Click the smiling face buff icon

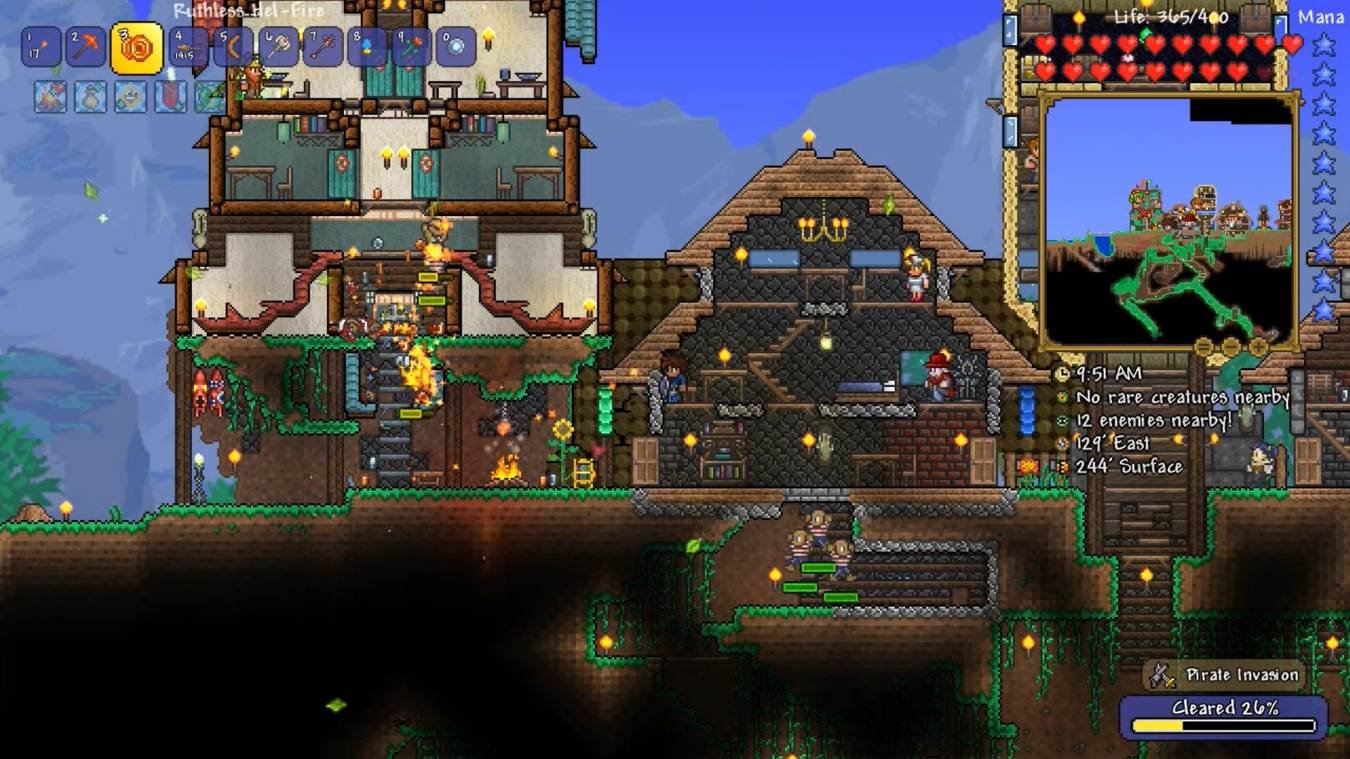coord(130,96)
